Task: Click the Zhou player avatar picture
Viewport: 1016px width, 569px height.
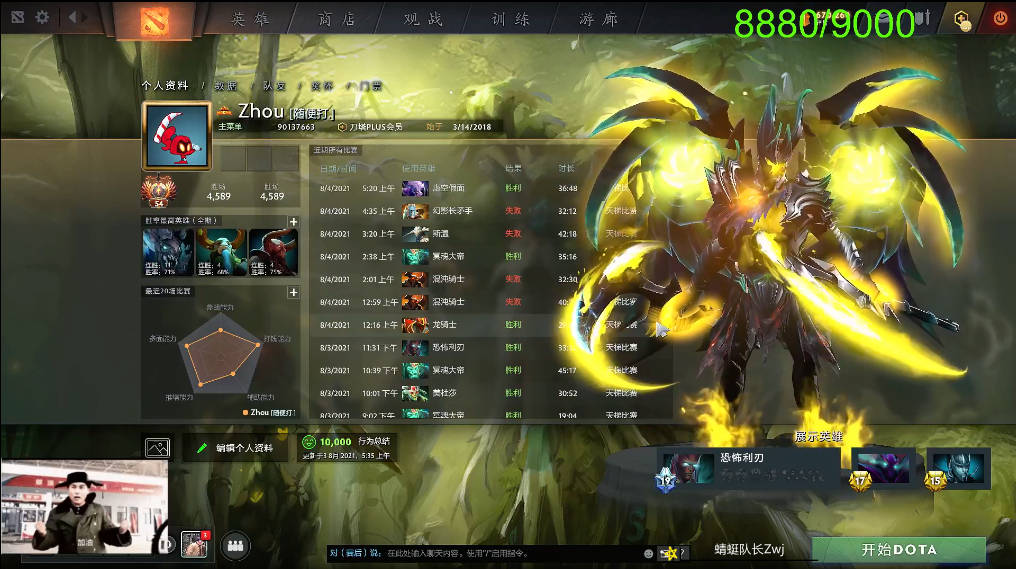Action: pyautogui.click(x=176, y=136)
